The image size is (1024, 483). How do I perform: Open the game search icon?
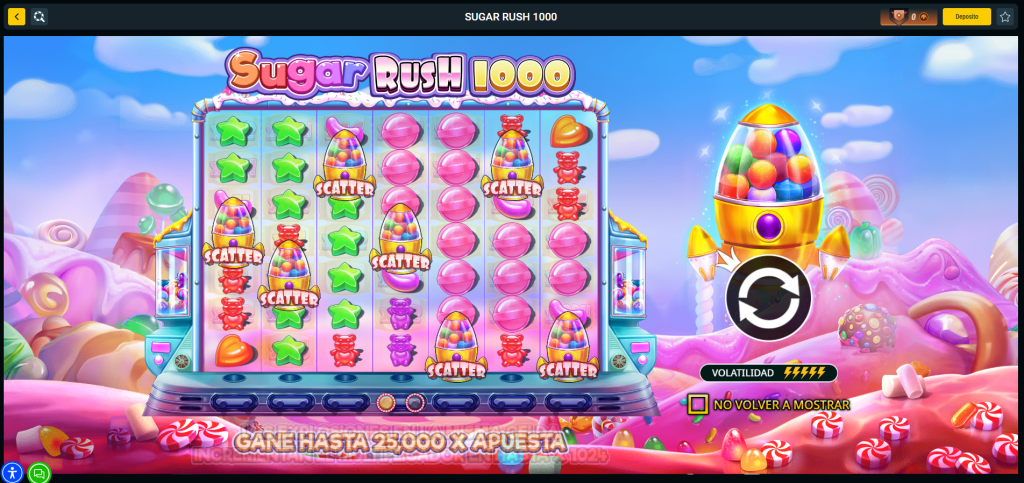(x=38, y=17)
